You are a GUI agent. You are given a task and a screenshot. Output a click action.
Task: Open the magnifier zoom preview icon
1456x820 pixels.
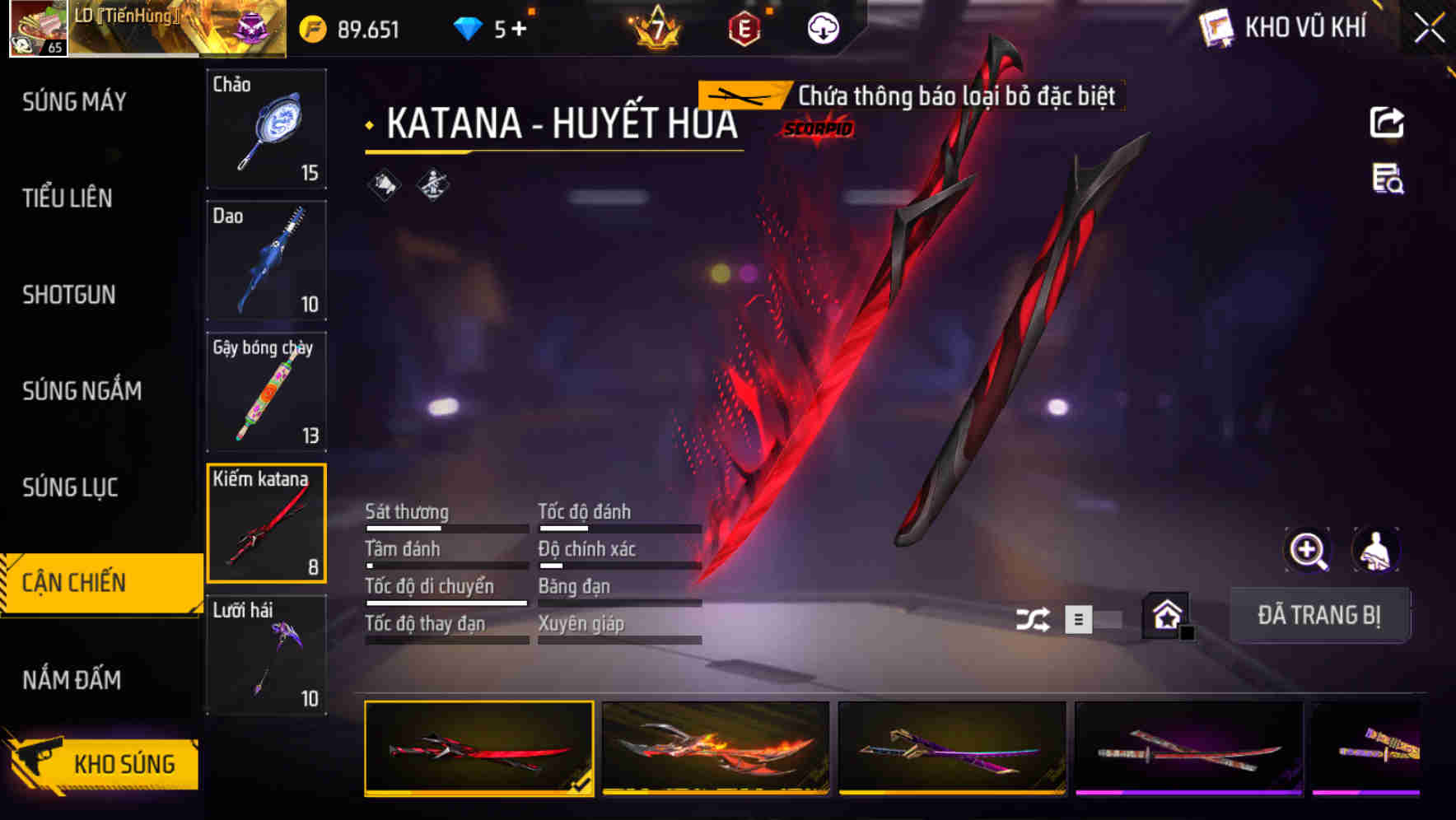pos(1306,550)
